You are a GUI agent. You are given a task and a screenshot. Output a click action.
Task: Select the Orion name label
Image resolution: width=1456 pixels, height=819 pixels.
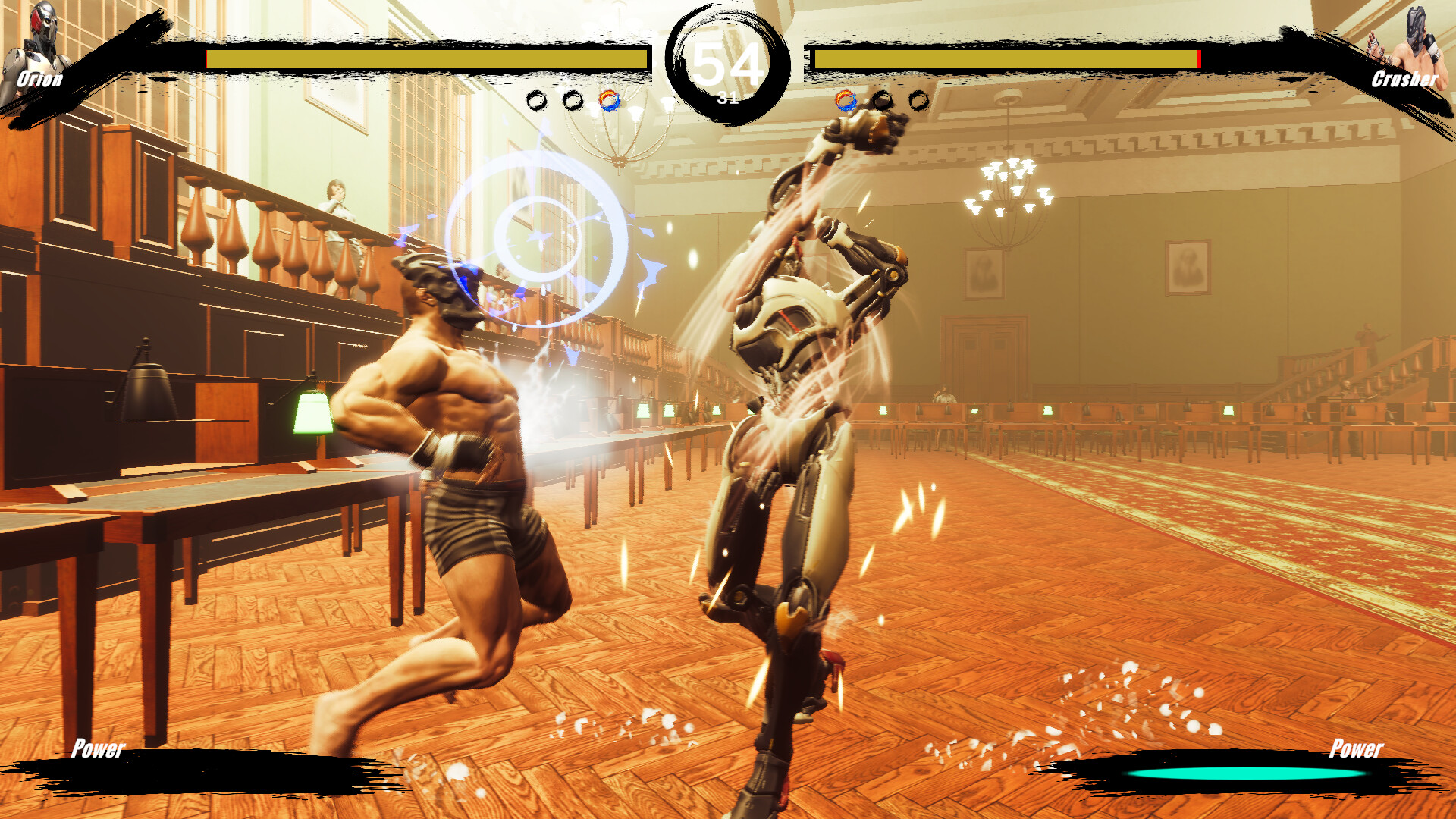click(39, 78)
